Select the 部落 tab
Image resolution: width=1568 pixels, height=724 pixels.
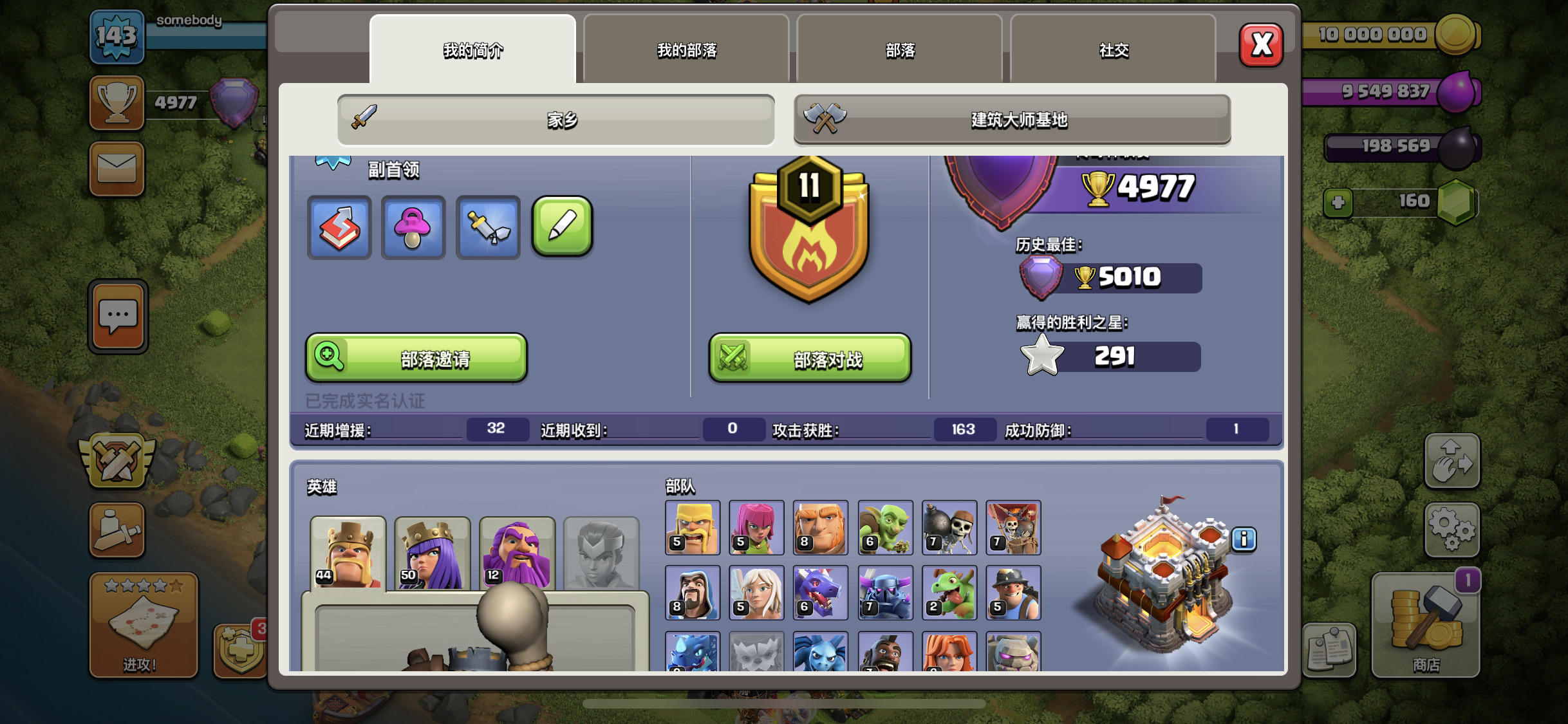(x=899, y=50)
